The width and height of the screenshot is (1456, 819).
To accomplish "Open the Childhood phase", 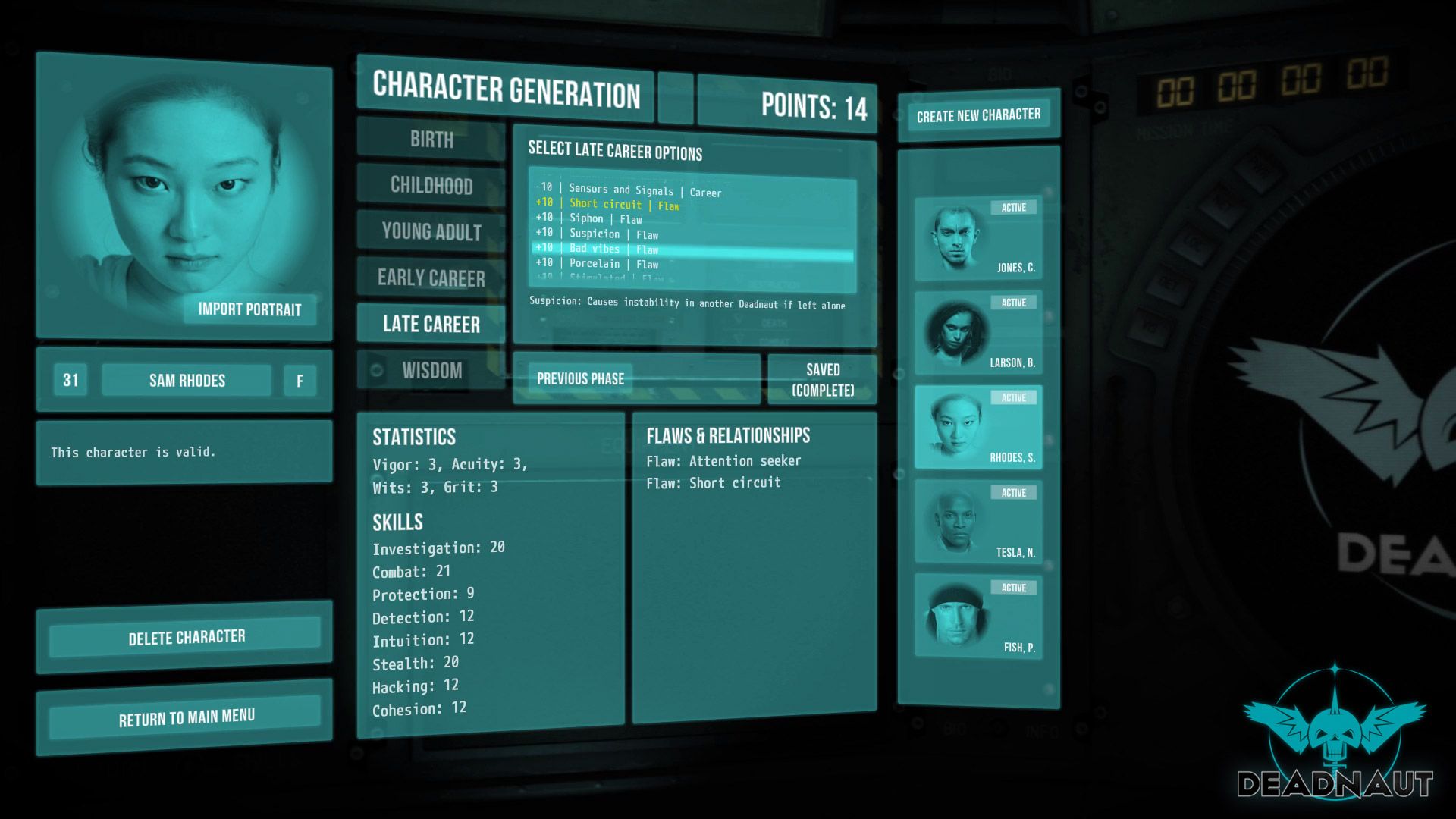I will tap(430, 186).
